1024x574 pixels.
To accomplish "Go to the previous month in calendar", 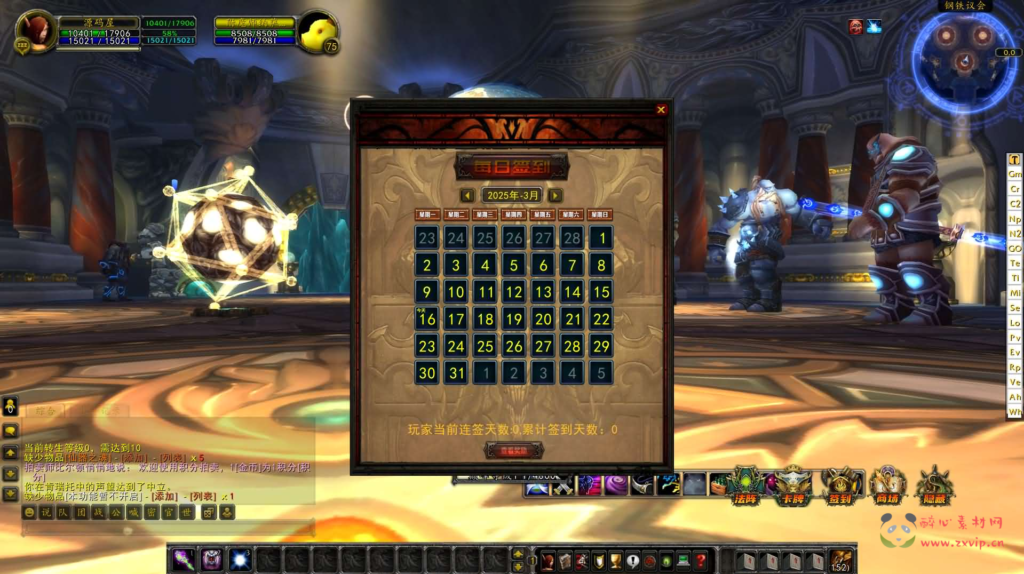I will 467,195.
